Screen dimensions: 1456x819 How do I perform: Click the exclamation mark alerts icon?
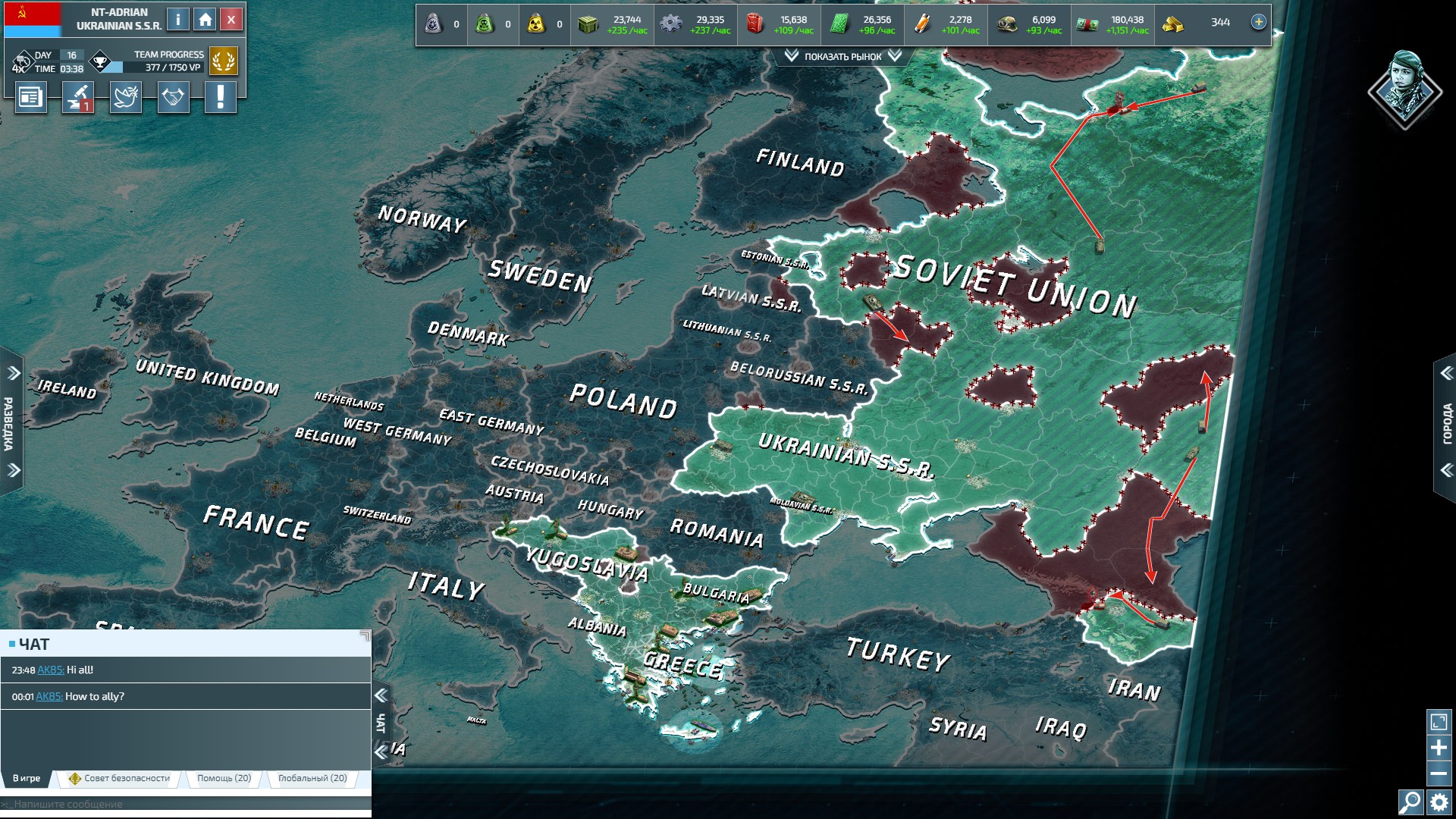point(221,97)
